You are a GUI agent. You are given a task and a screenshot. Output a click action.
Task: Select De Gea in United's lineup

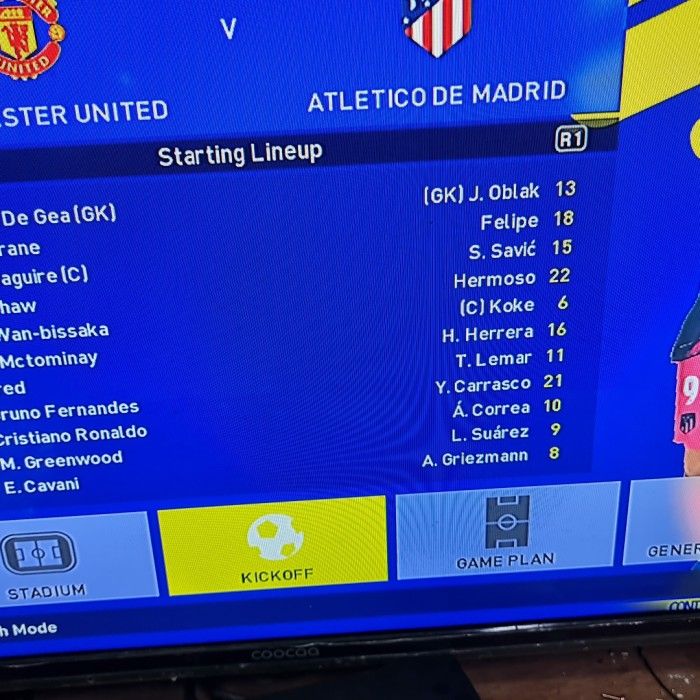(x=58, y=215)
